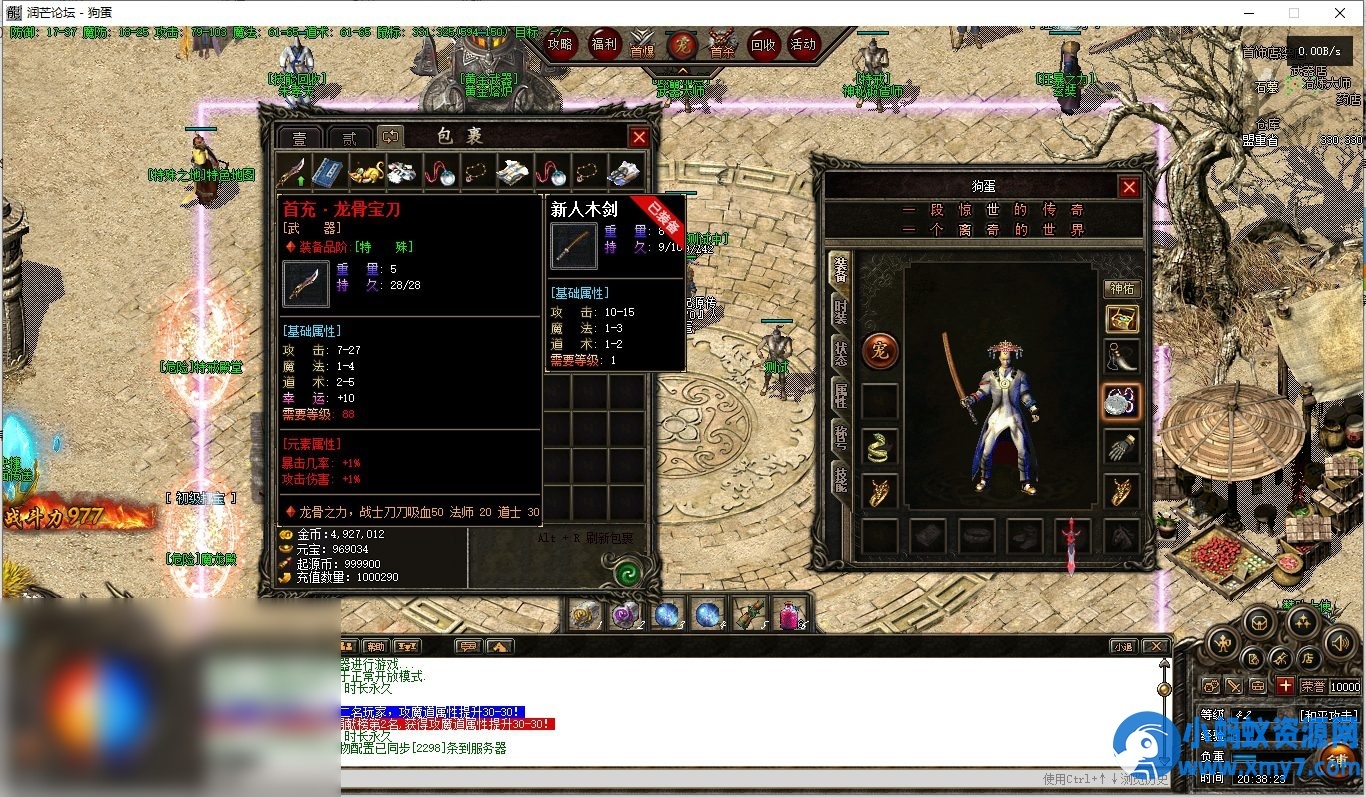
Task: Open the red 宠 orb button in the top bar
Action: 684,44
